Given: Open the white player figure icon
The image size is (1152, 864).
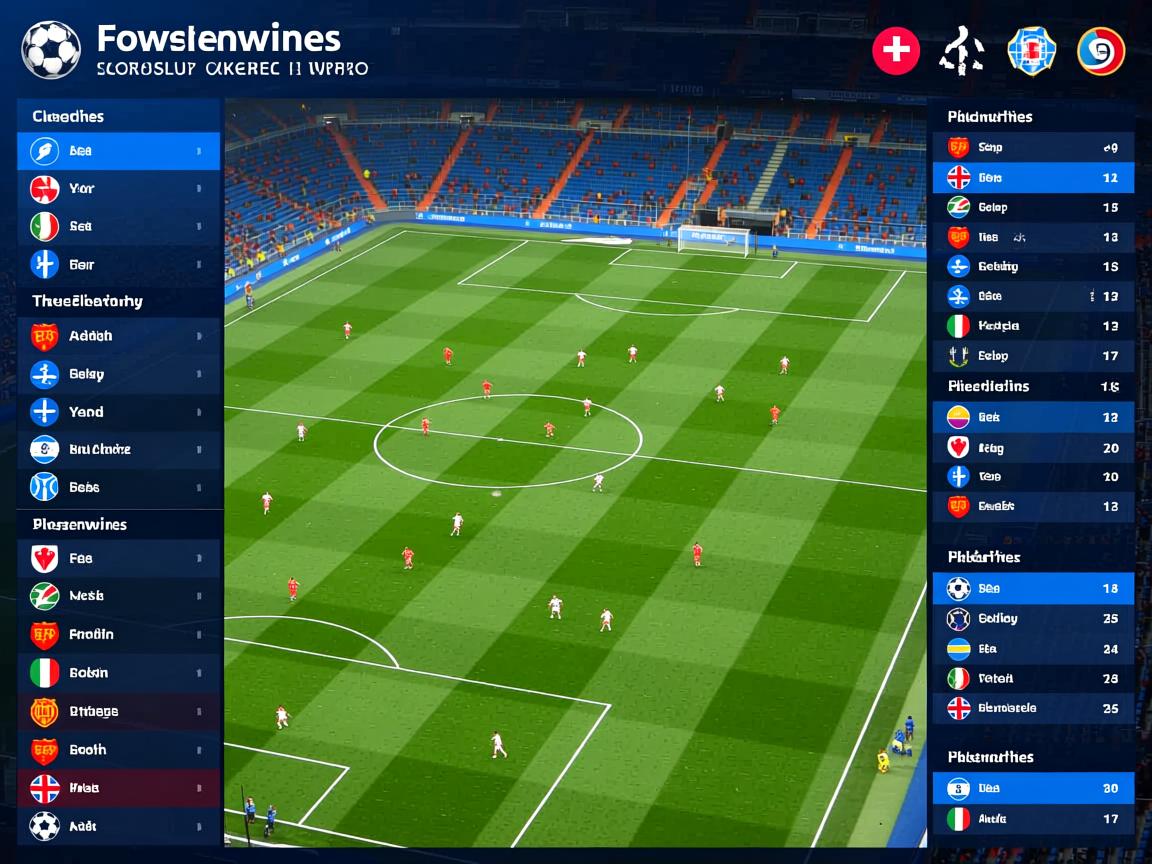Looking at the screenshot, I should click(x=961, y=51).
